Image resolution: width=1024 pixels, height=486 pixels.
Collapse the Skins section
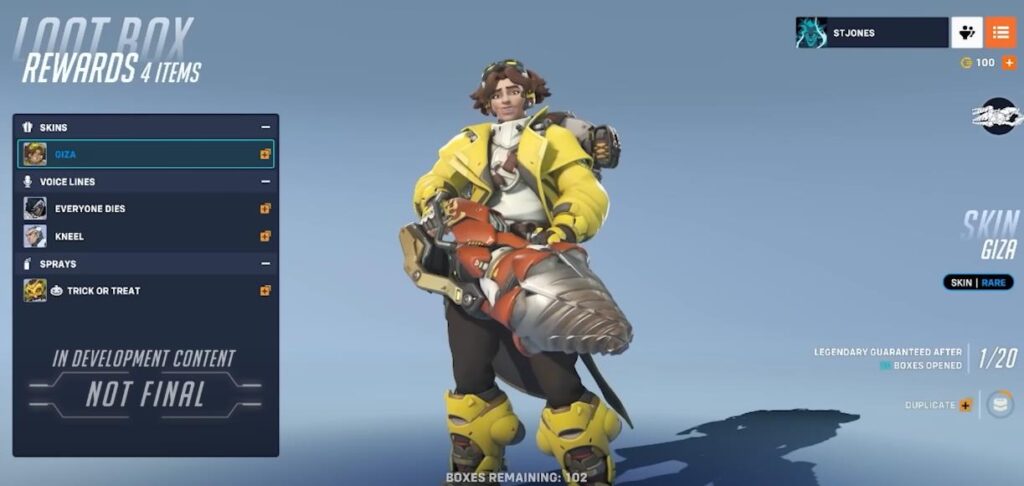point(266,128)
